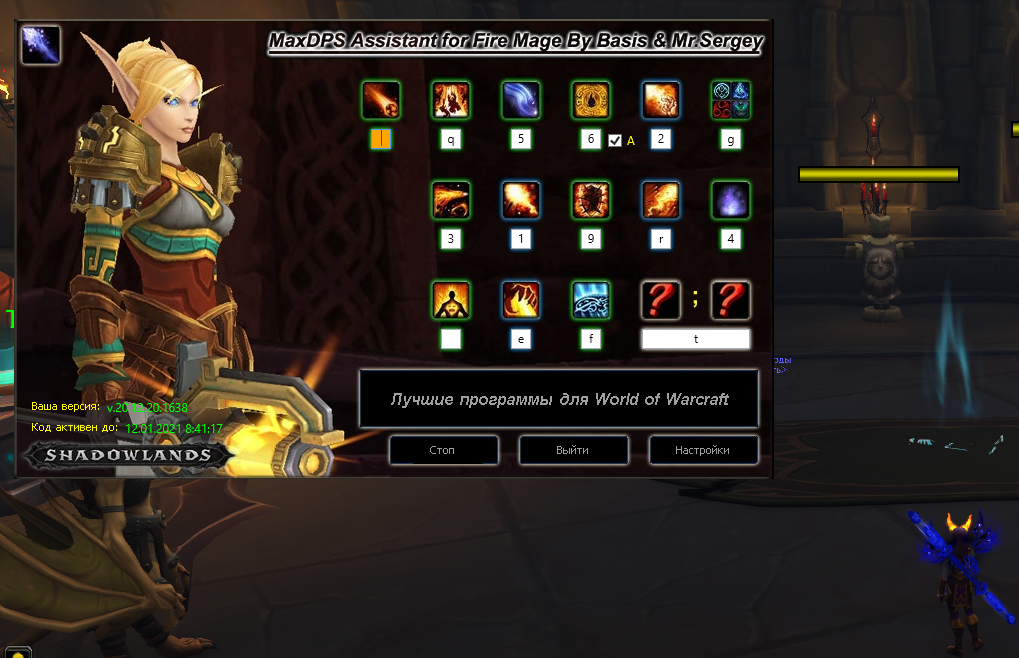Select the glowing human silhouette spell icon
The image size is (1019, 658).
tap(451, 300)
